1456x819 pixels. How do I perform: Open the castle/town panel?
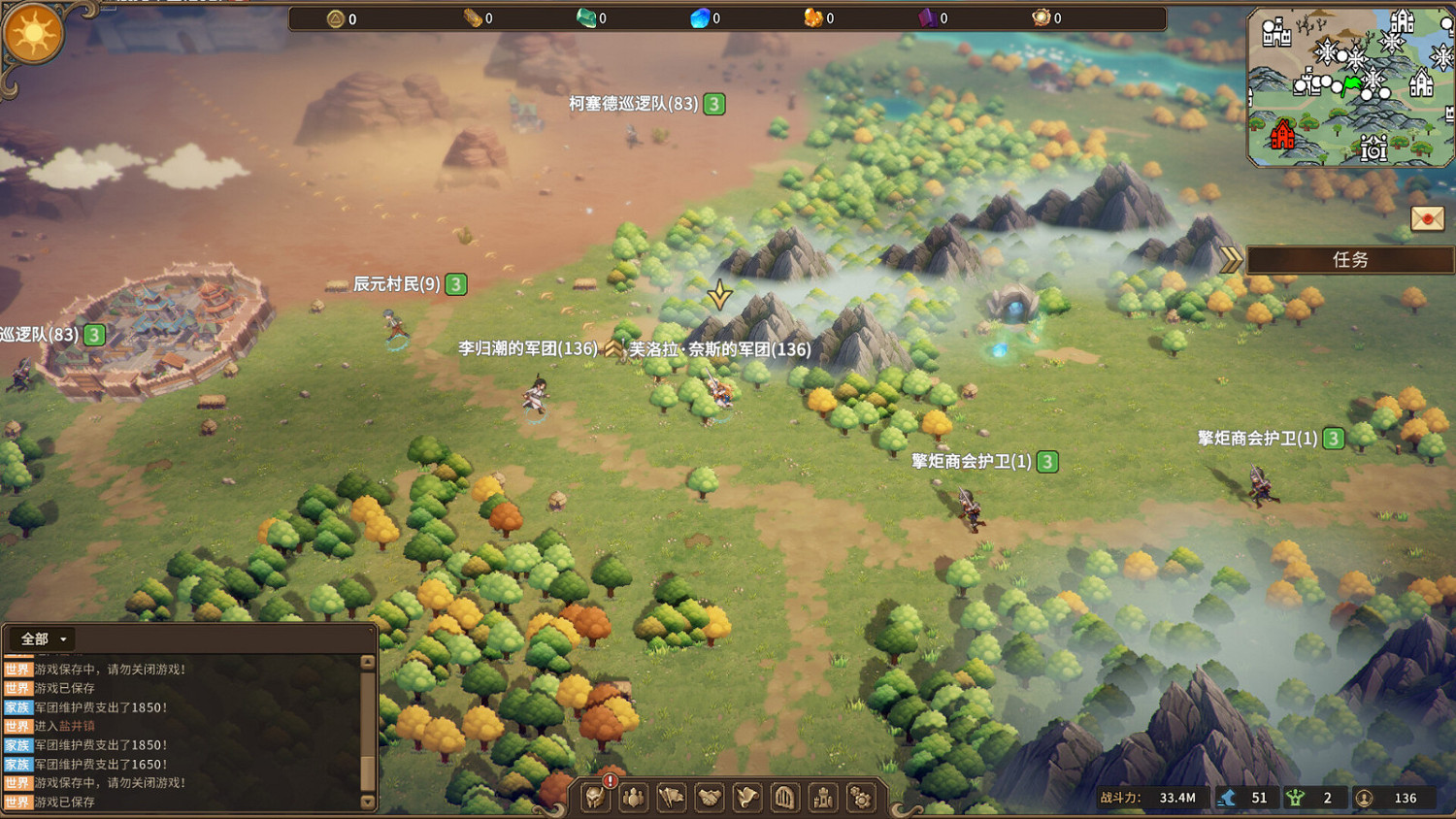click(x=822, y=798)
